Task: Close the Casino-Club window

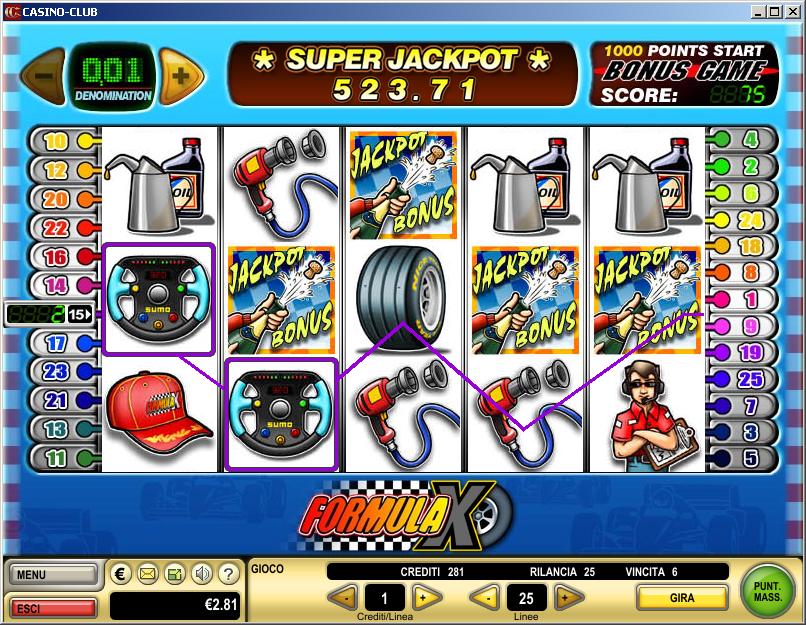Action: point(791,11)
